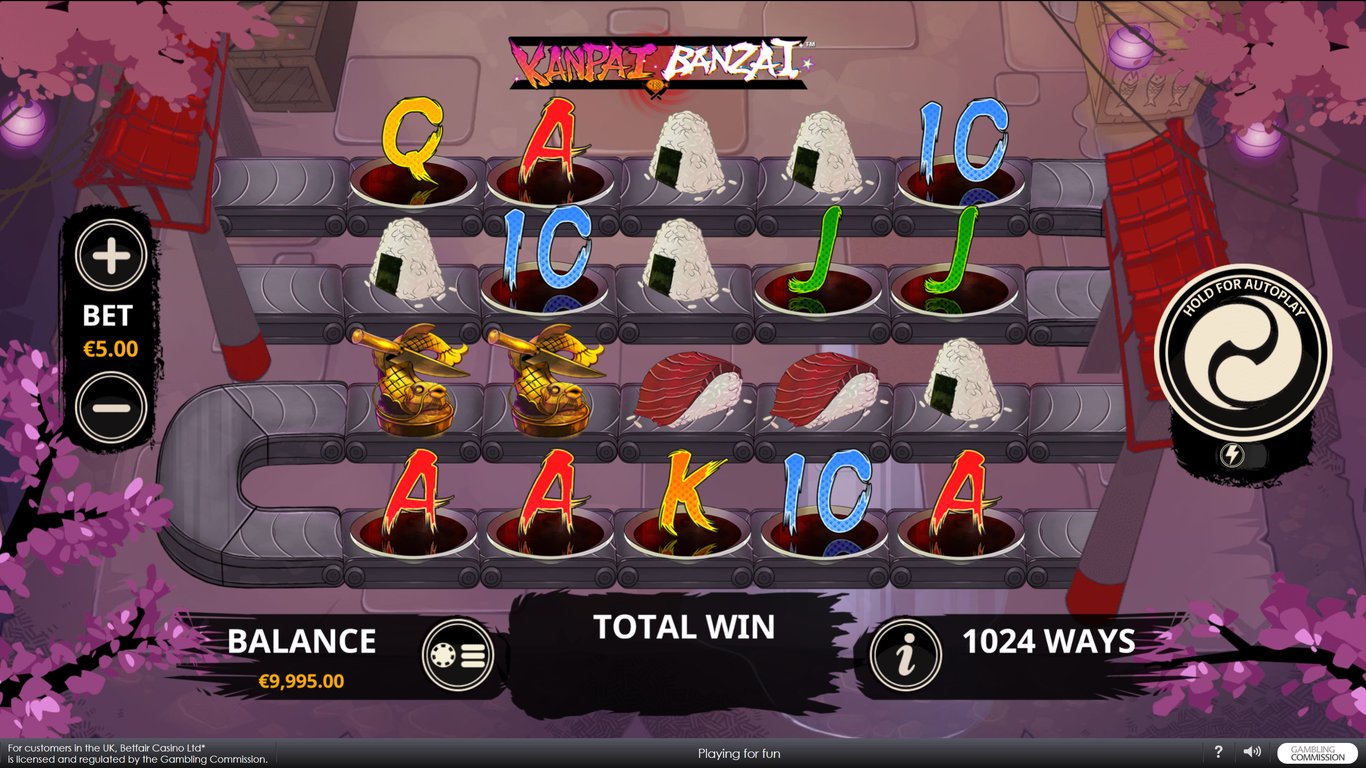Open the chip and menu settings button
This screenshot has width=1366, height=768.
point(458,655)
